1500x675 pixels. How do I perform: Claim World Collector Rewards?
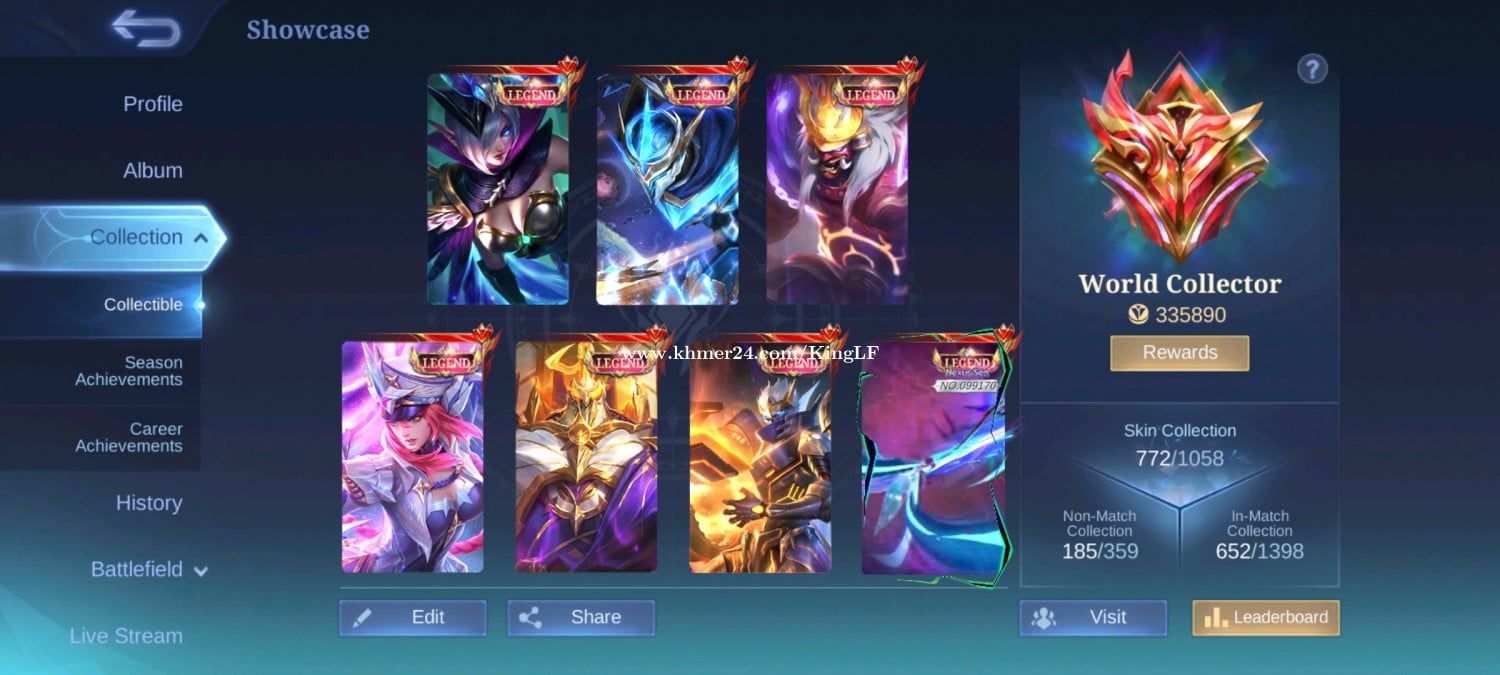click(x=1179, y=353)
